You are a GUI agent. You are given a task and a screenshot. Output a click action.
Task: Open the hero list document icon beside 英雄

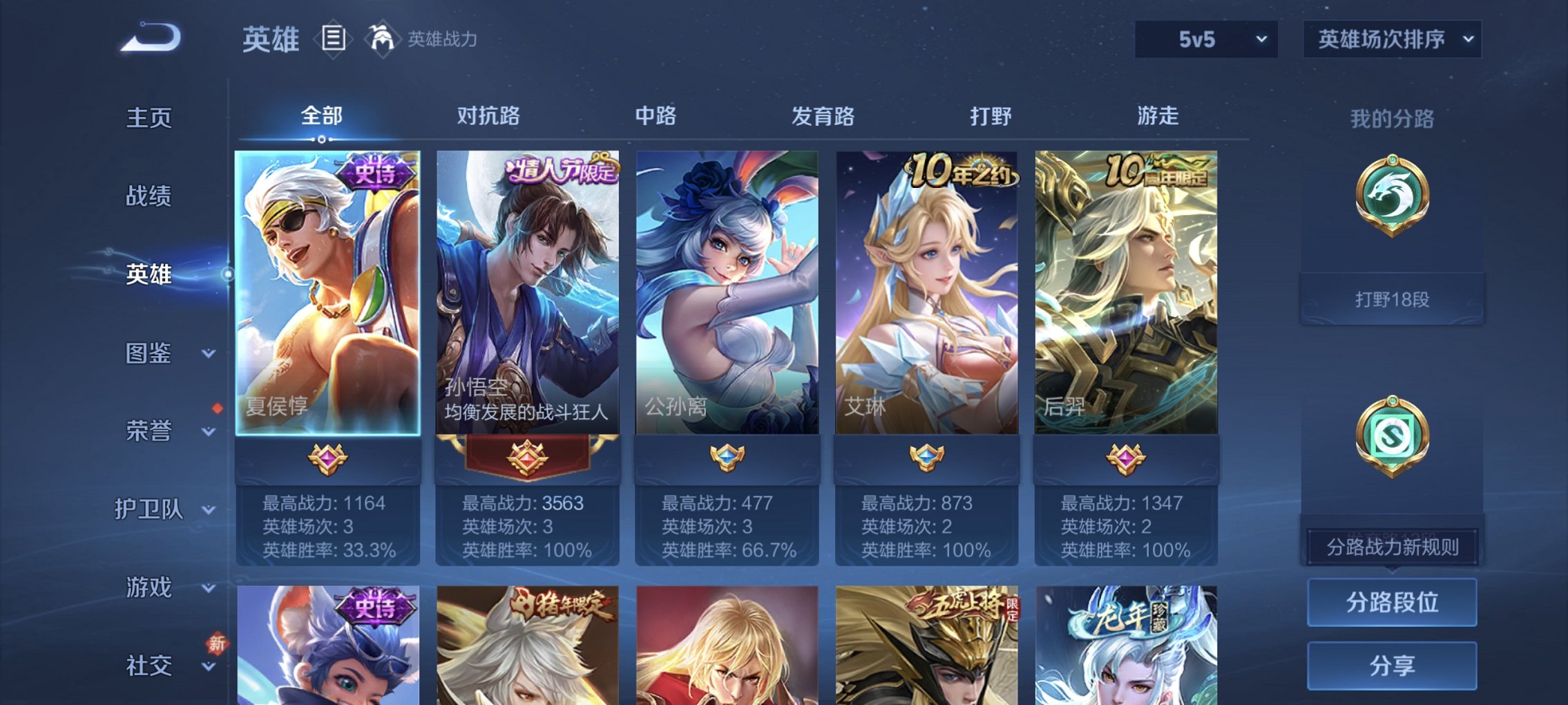click(334, 39)
